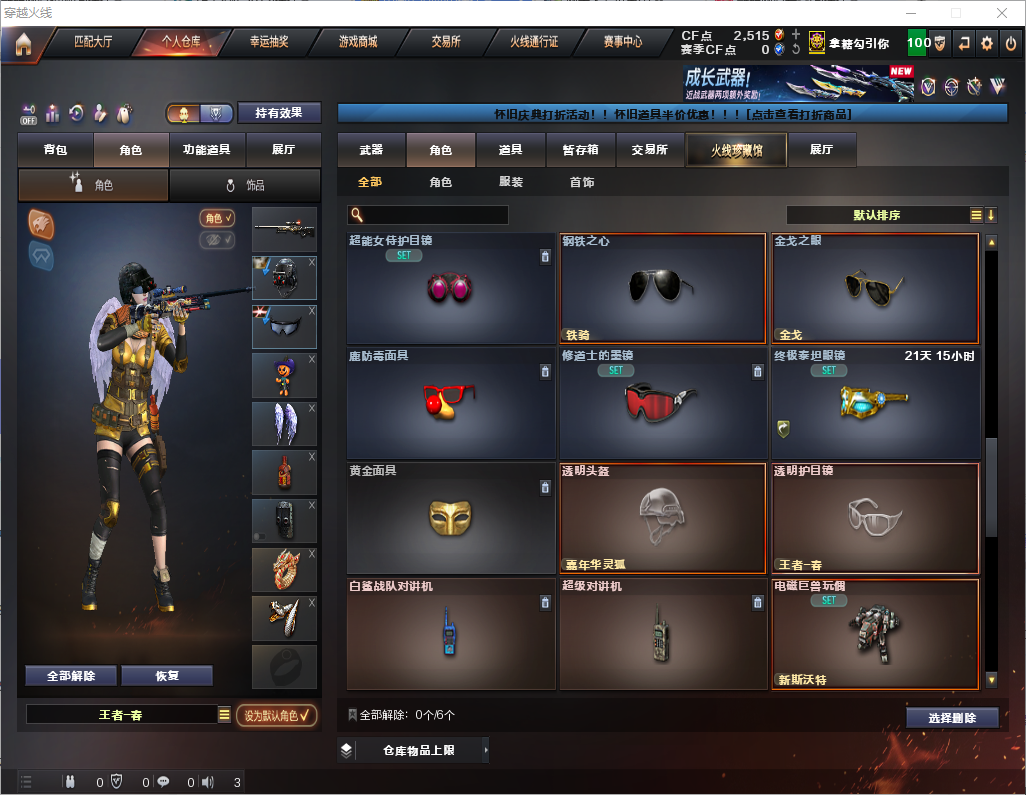1026x795 pixels.
Task: Open the 暂存箱 temporary storage tab
Action: [x=580, y=150]
